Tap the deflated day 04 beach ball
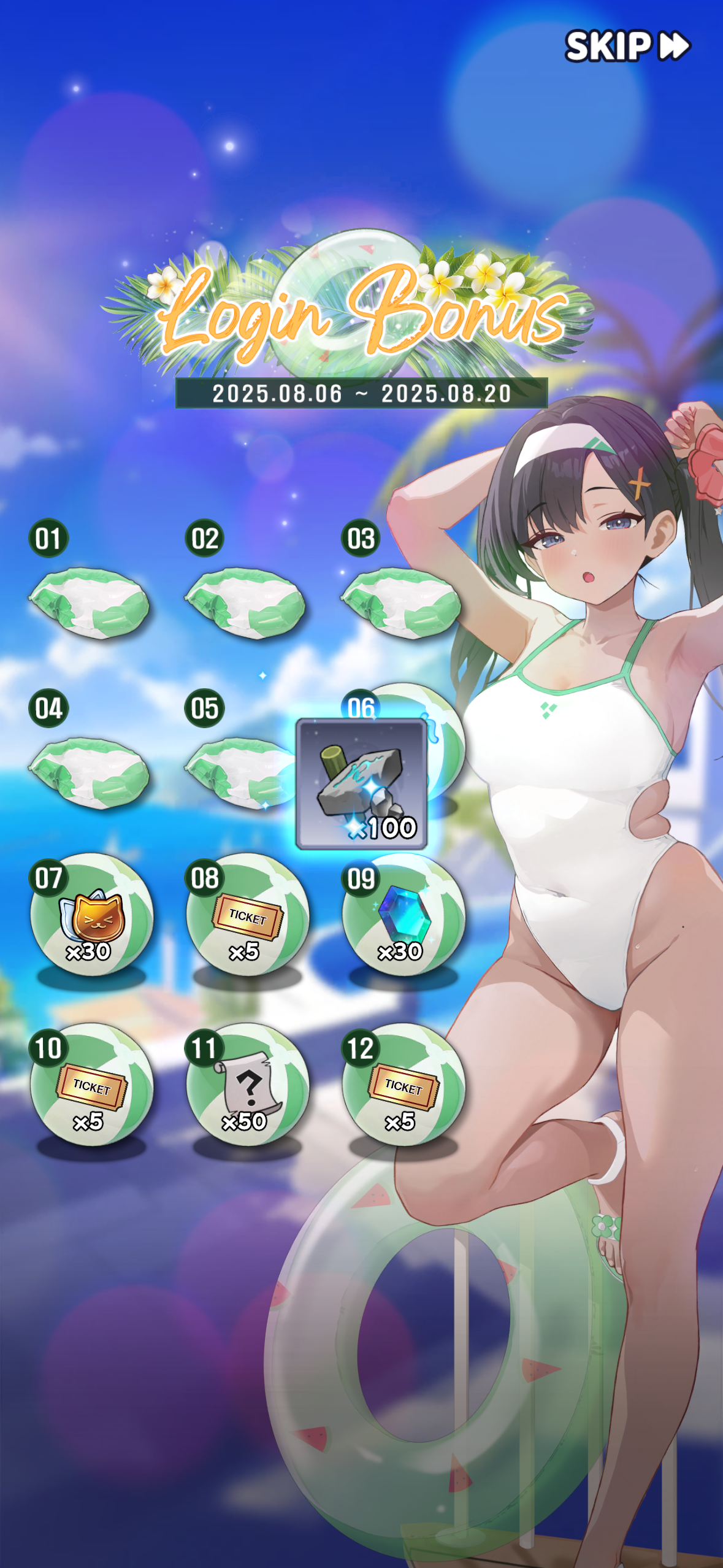Viewport: 723px width, 1568px height. click(x=90, y=773)
